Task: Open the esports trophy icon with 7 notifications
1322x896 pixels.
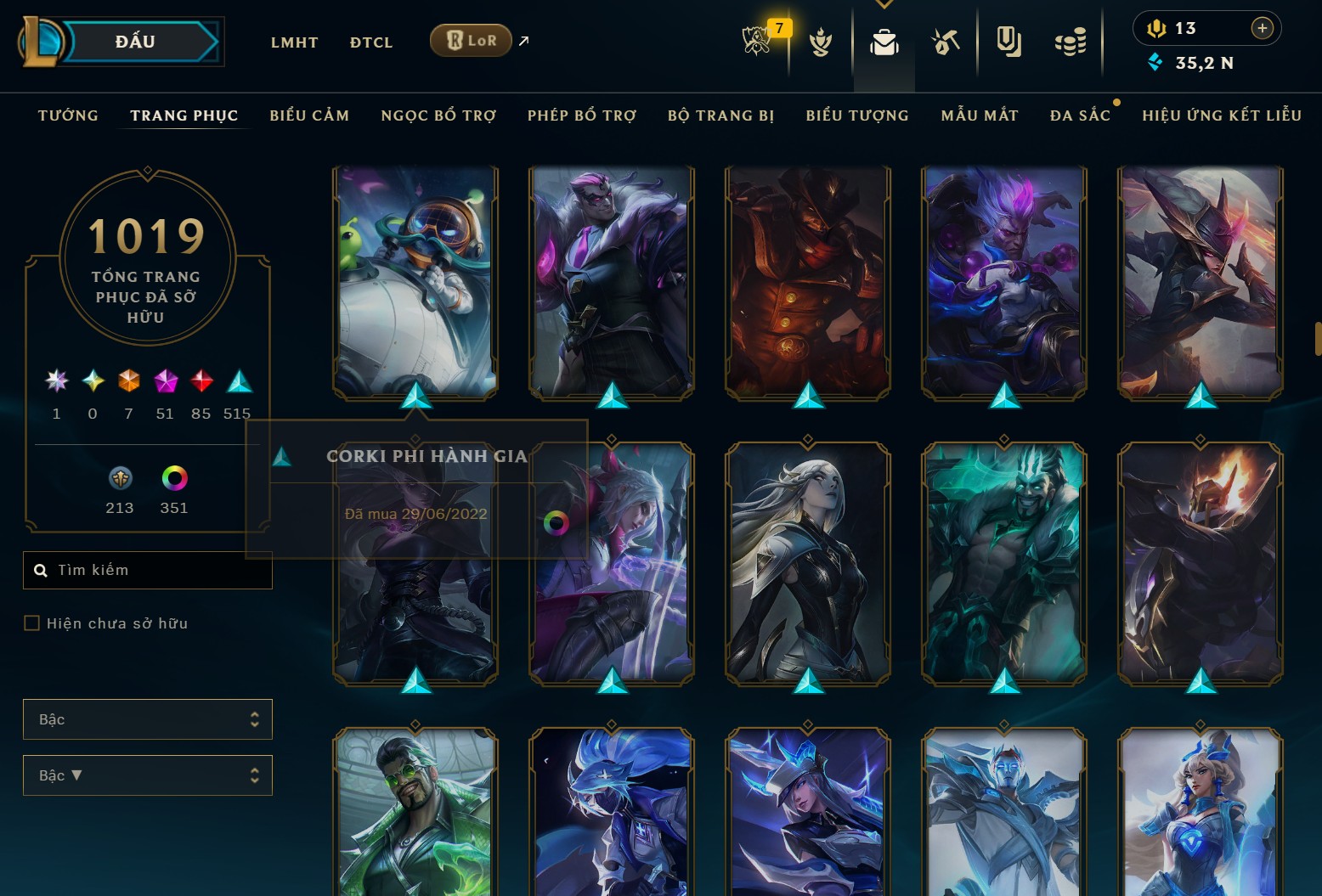Action: coord(759,41)
